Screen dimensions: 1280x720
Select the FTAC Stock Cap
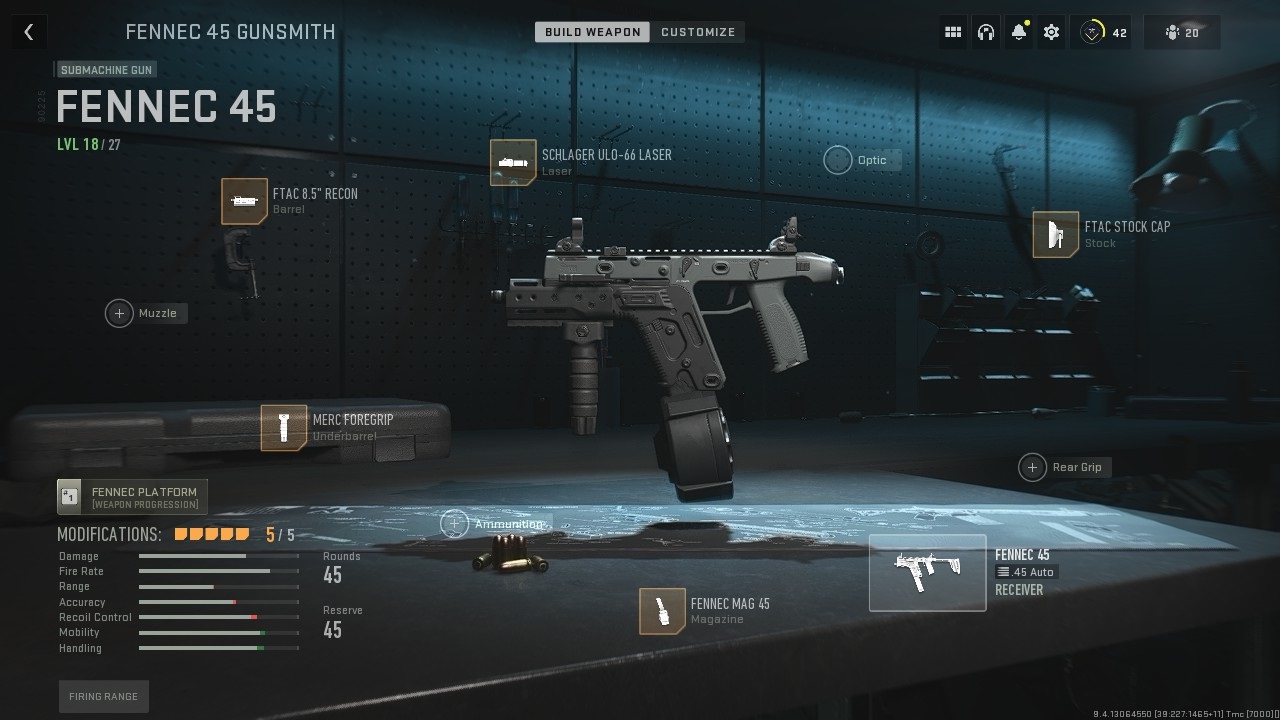click(x=1056, y=235)
